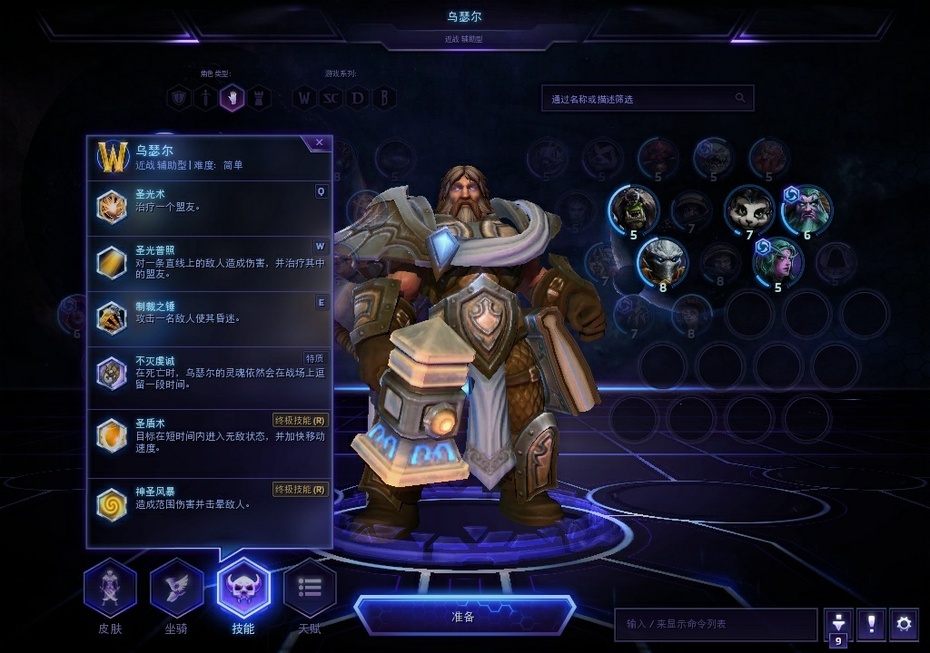Click the chat command input field
This screenshot has width=930, height=653.
[x=715, y=624]
